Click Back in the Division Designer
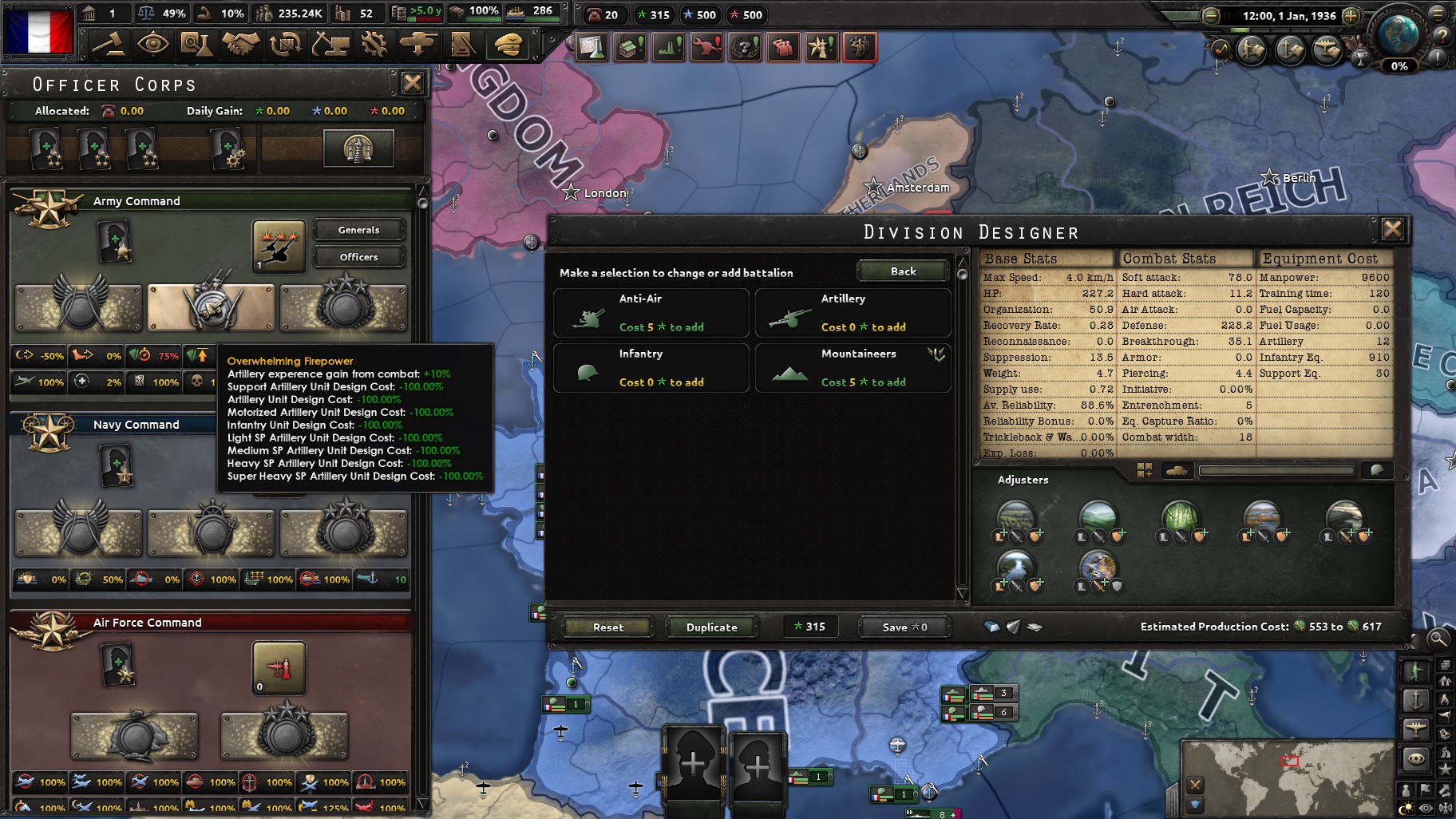The height and width of the screenshot is (819, 1456). (902, 271)
